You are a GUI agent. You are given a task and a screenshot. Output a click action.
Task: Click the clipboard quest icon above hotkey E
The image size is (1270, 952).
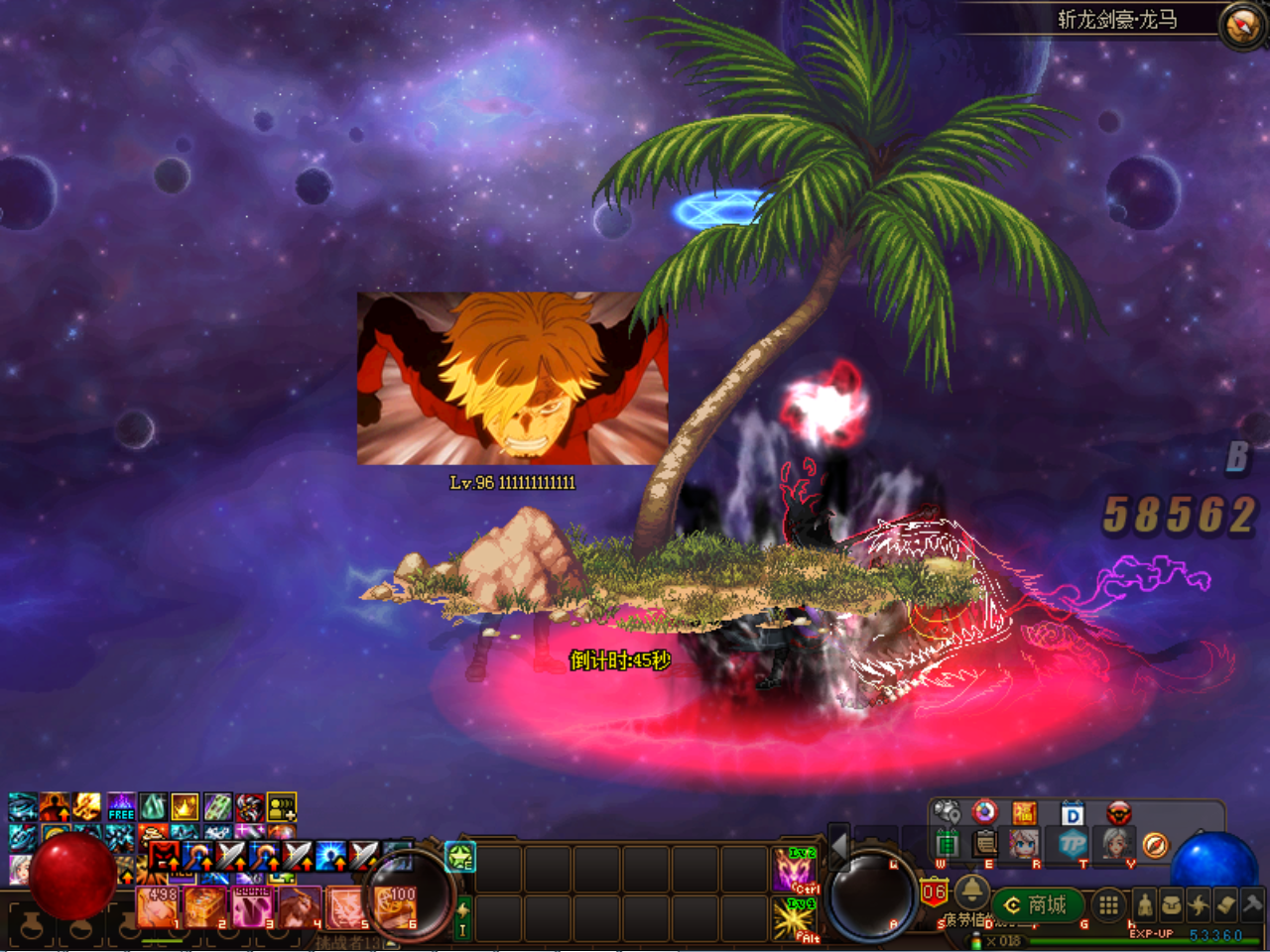tap(983, 844)
